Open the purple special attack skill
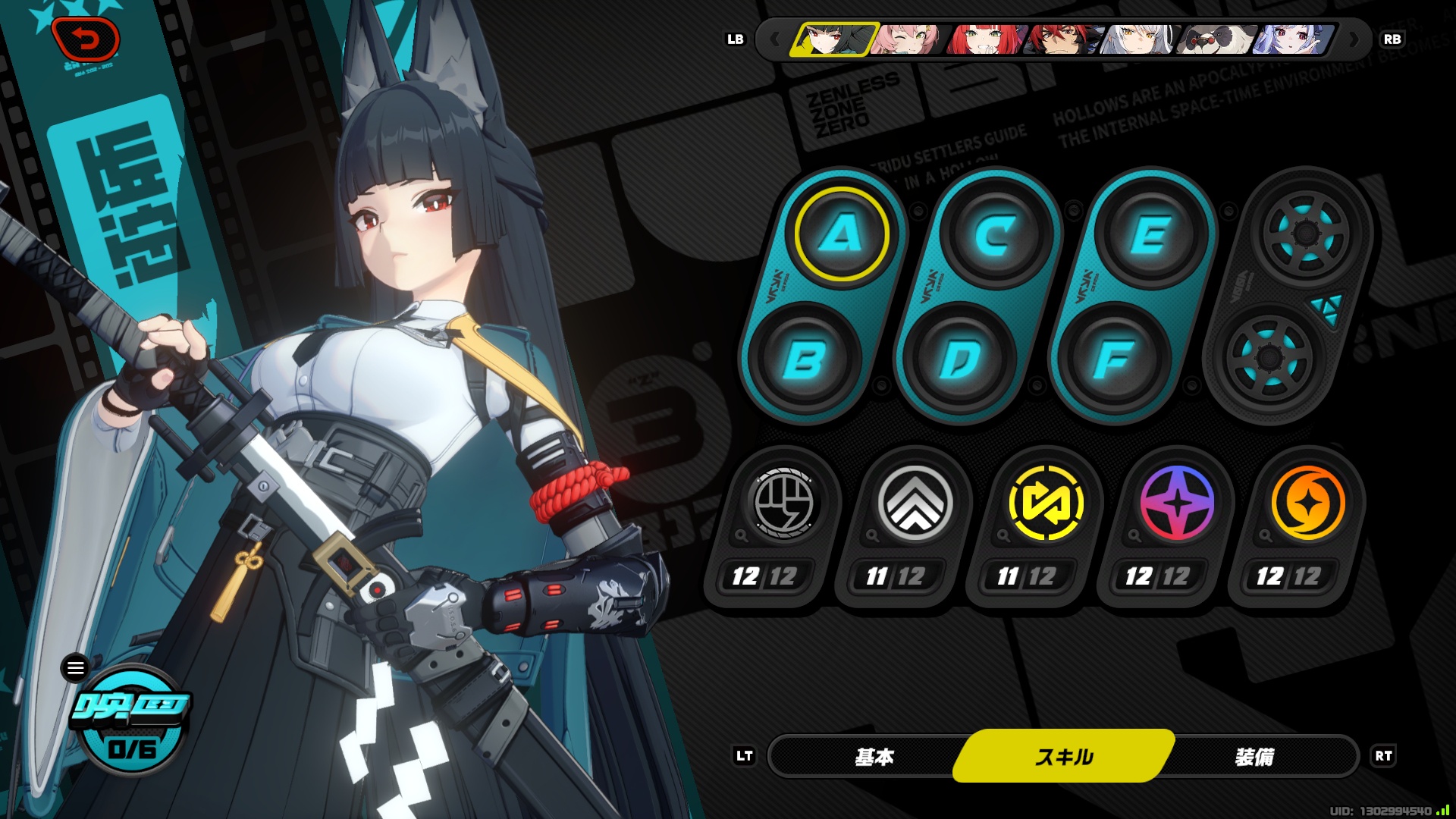1456x819 pixels. click(x=1177, y=504)
